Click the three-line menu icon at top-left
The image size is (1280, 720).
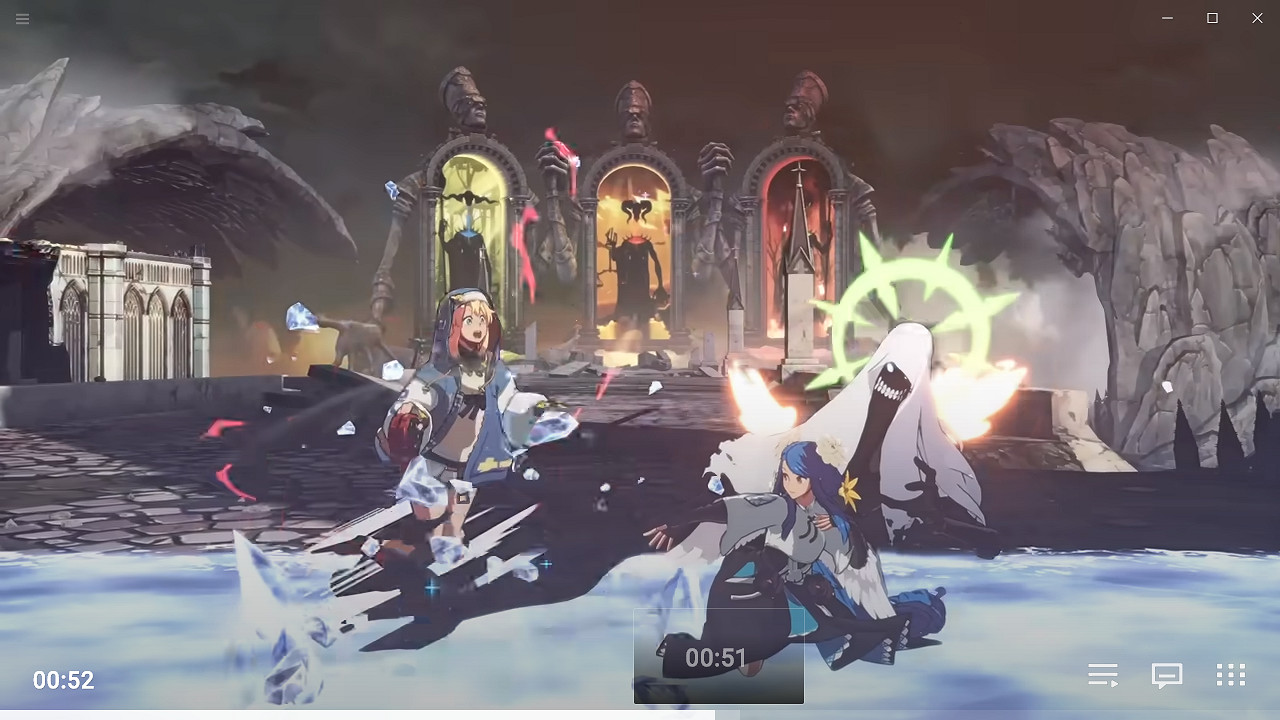tap(22, 18)
